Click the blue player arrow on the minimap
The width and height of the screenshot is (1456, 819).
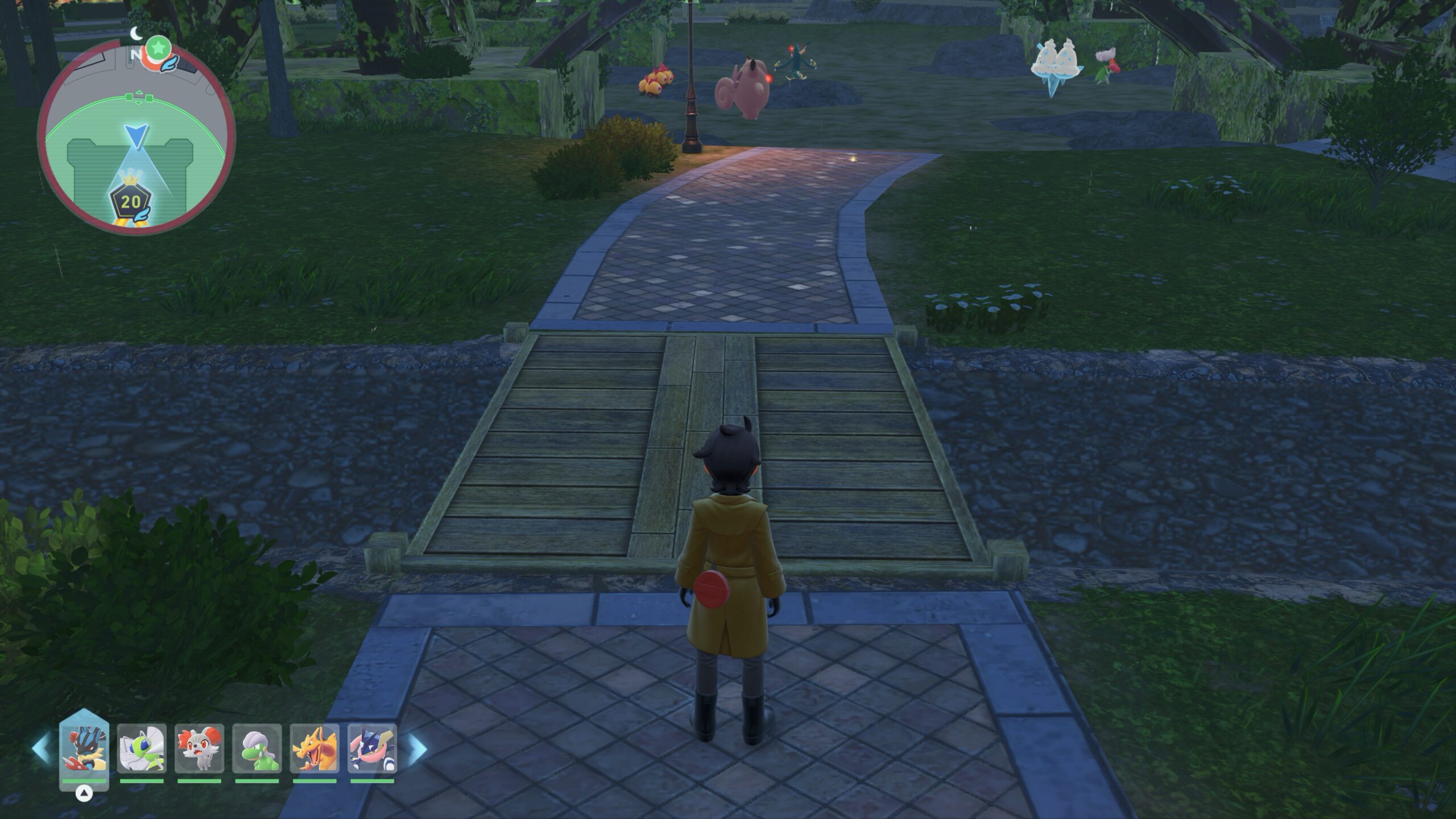coord(136,136)
